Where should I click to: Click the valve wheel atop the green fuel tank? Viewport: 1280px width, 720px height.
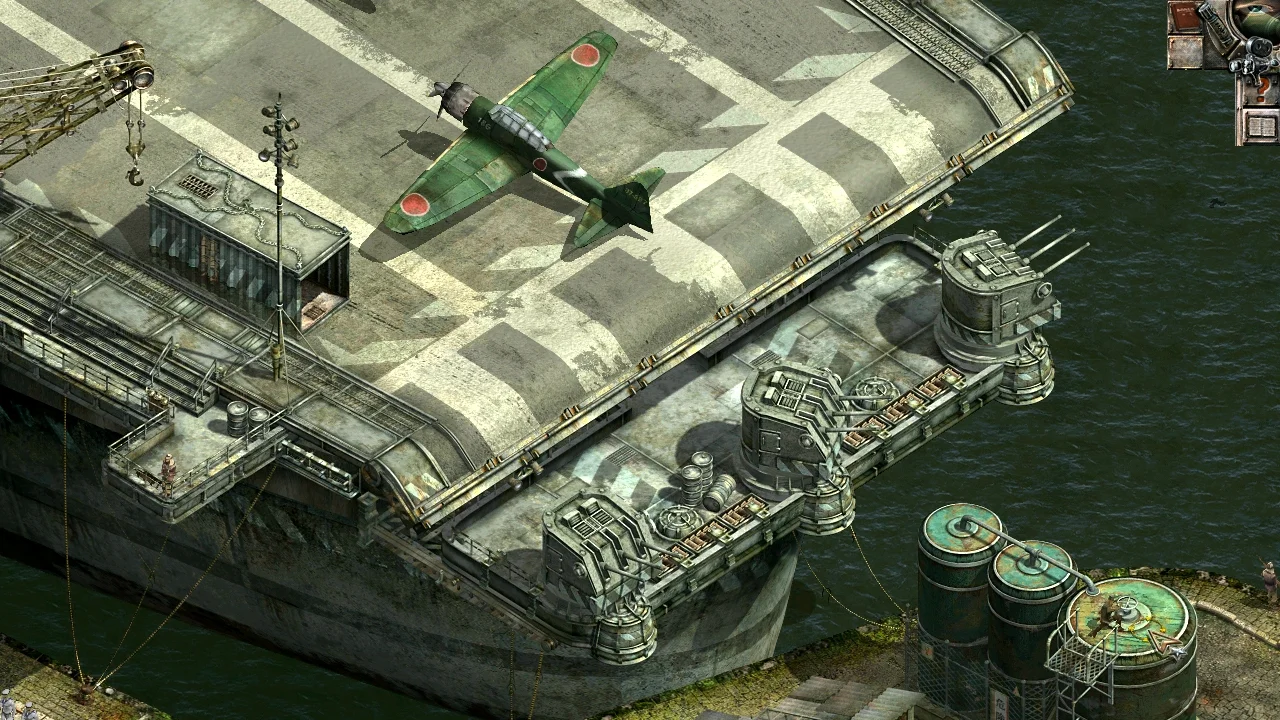(x=1127, y=604)
